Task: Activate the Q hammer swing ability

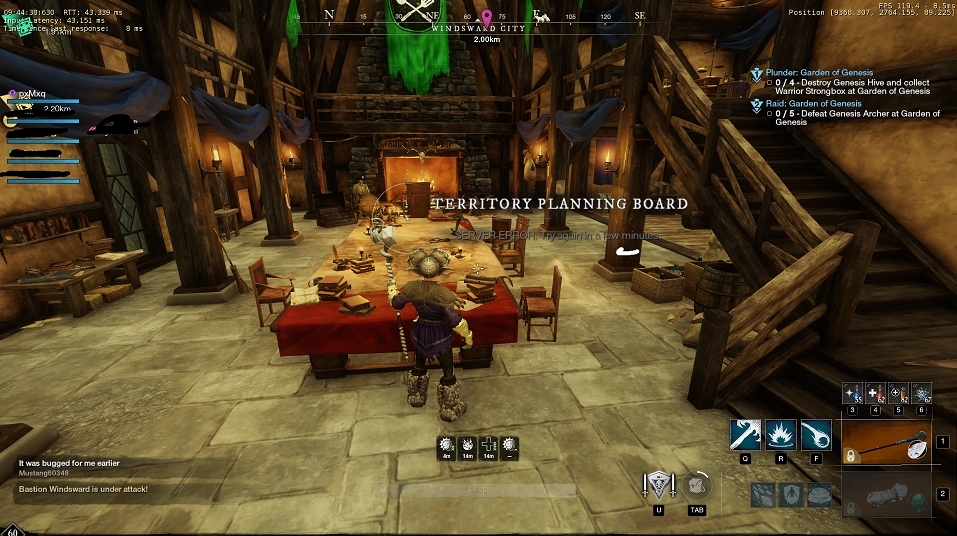Action: pos(745,435)
